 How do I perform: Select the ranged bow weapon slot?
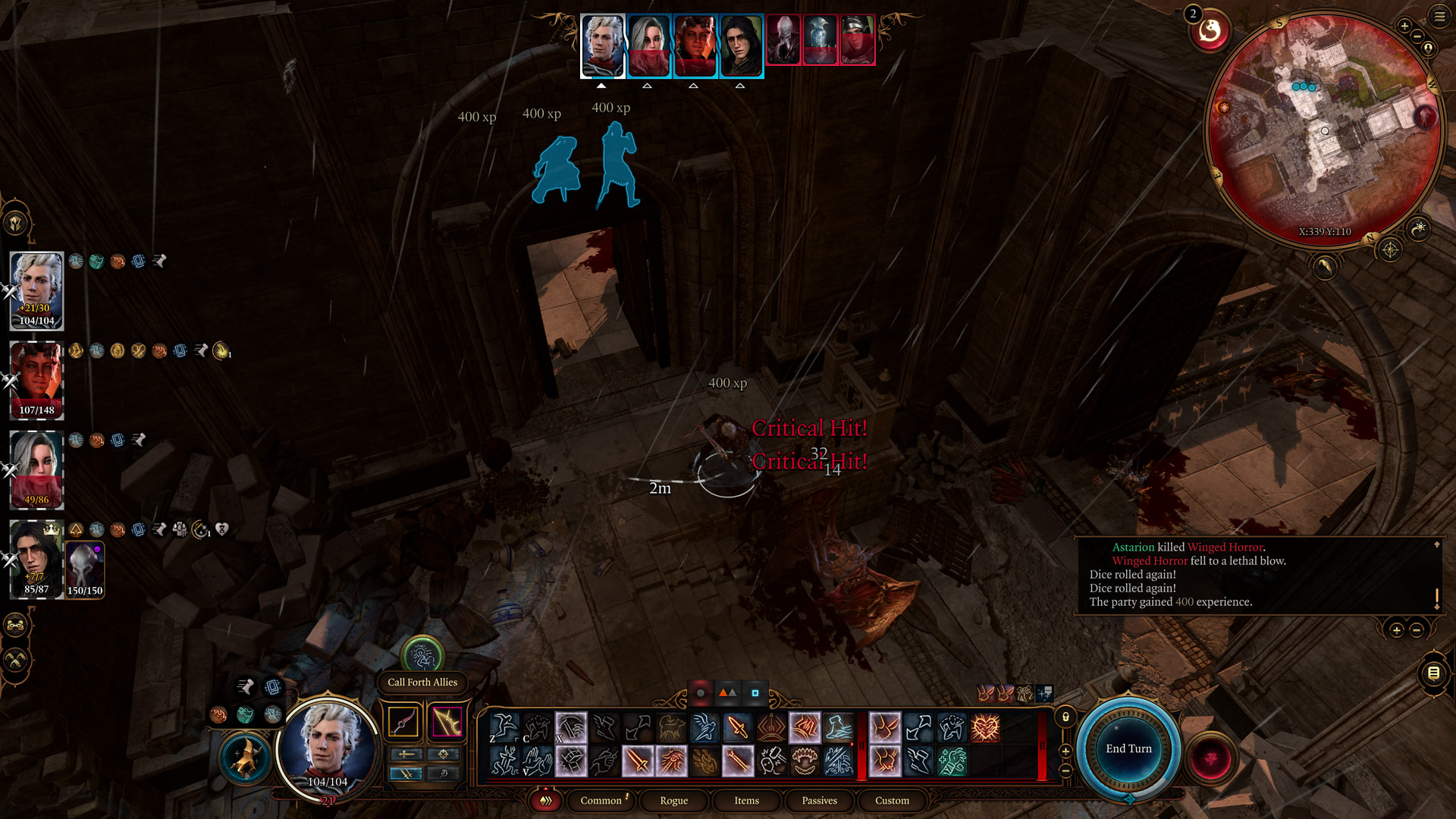(x=447, y=721)
